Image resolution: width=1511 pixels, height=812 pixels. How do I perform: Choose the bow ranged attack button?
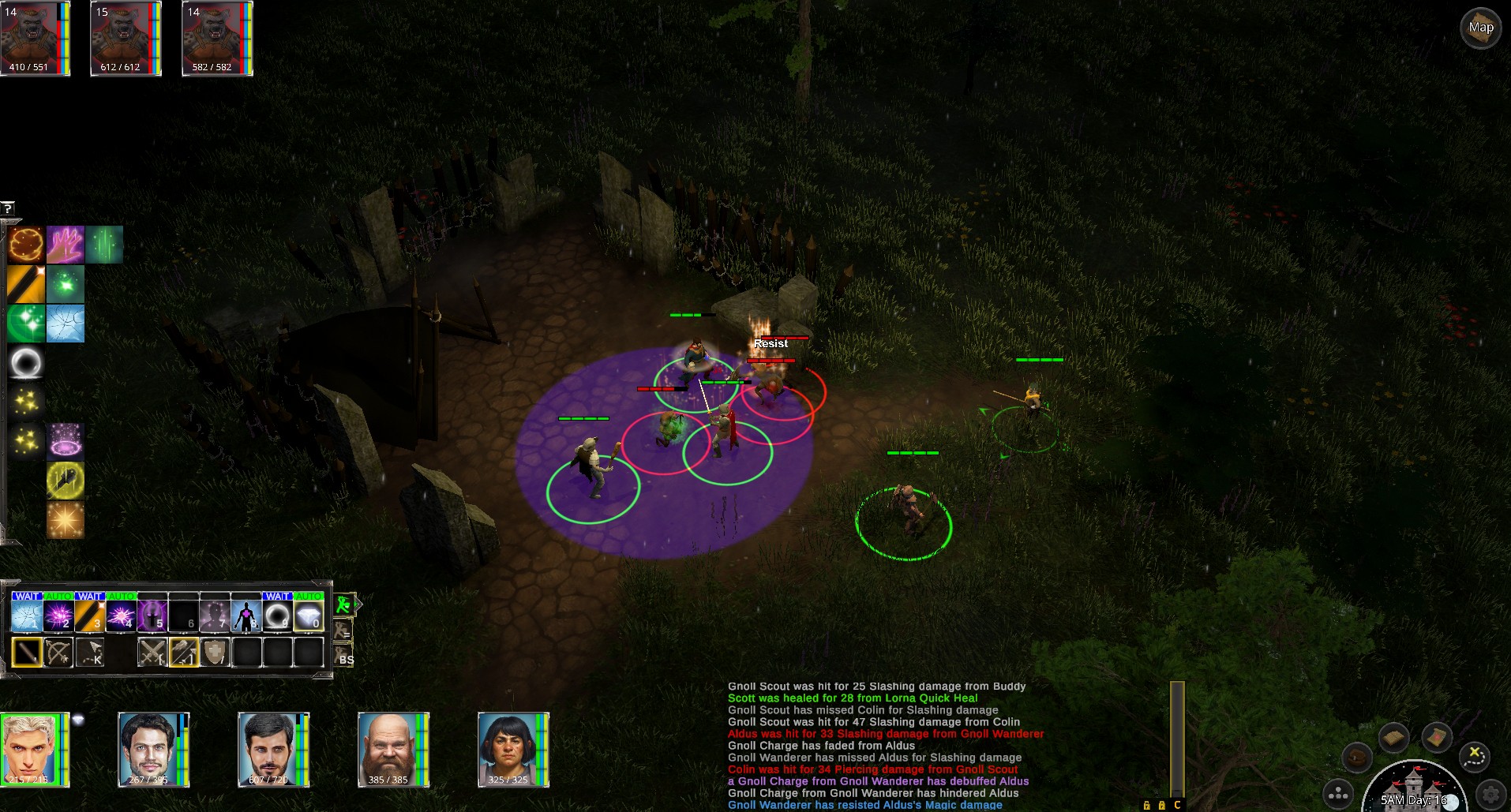pyautogui.click(x=58, y=653)
